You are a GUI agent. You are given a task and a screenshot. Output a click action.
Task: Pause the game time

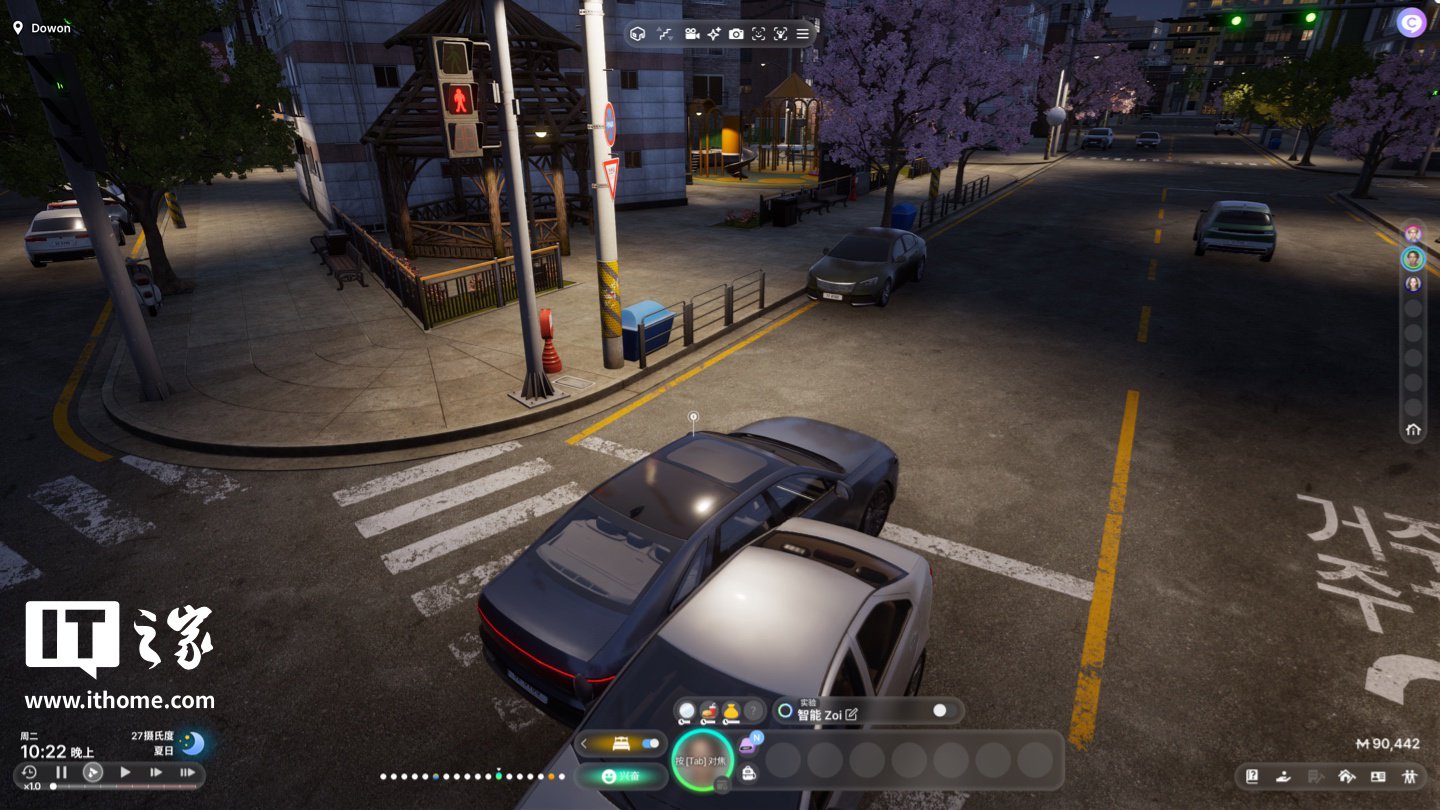tap(61, 772)
